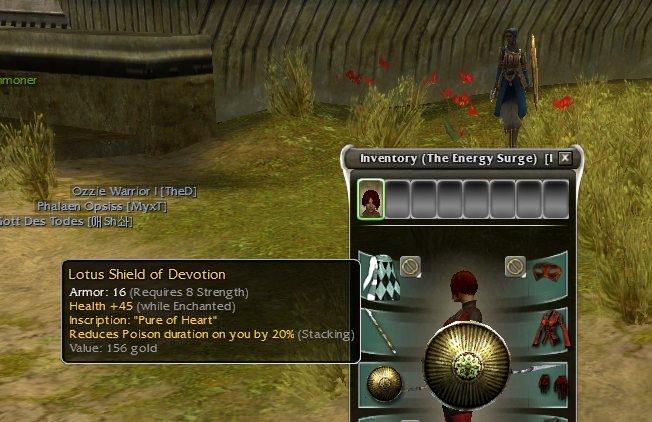The width and height of the screenshot is (652, 422).
Task: Select the red-haired character portrait
Action: 371,198
